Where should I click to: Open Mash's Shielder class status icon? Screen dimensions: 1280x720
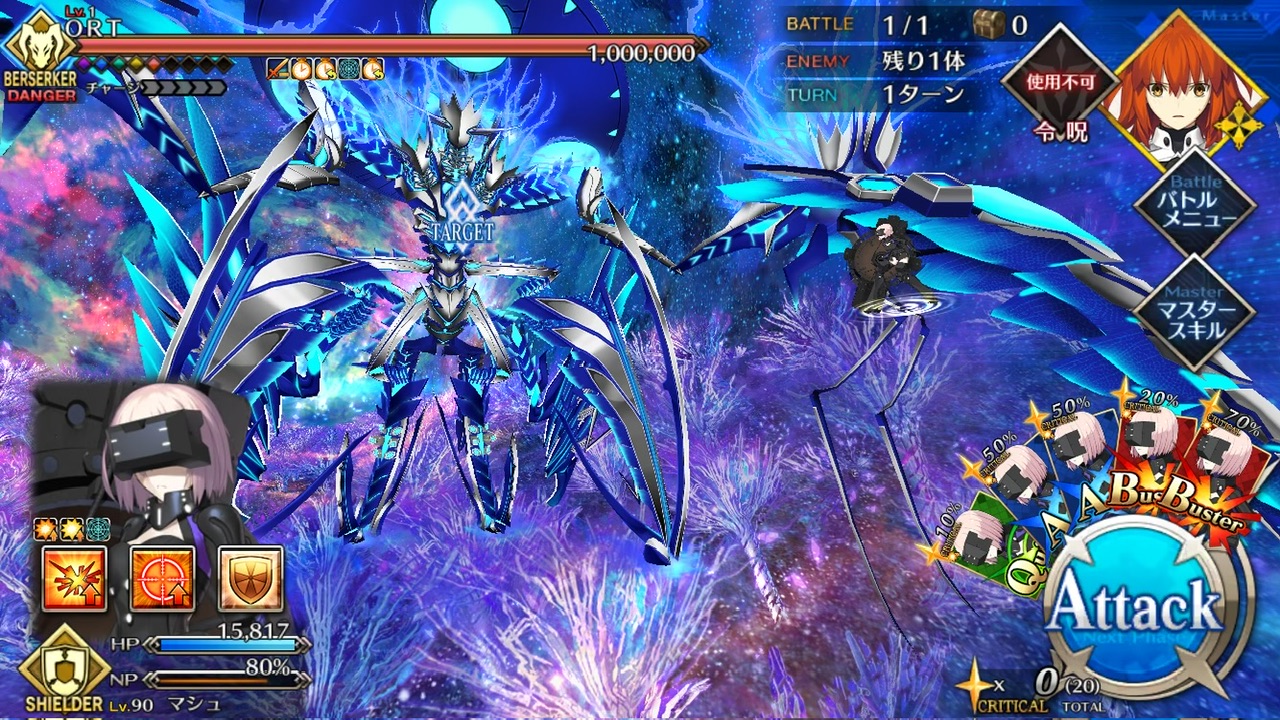pyautogui.click(x=64, y=668)
